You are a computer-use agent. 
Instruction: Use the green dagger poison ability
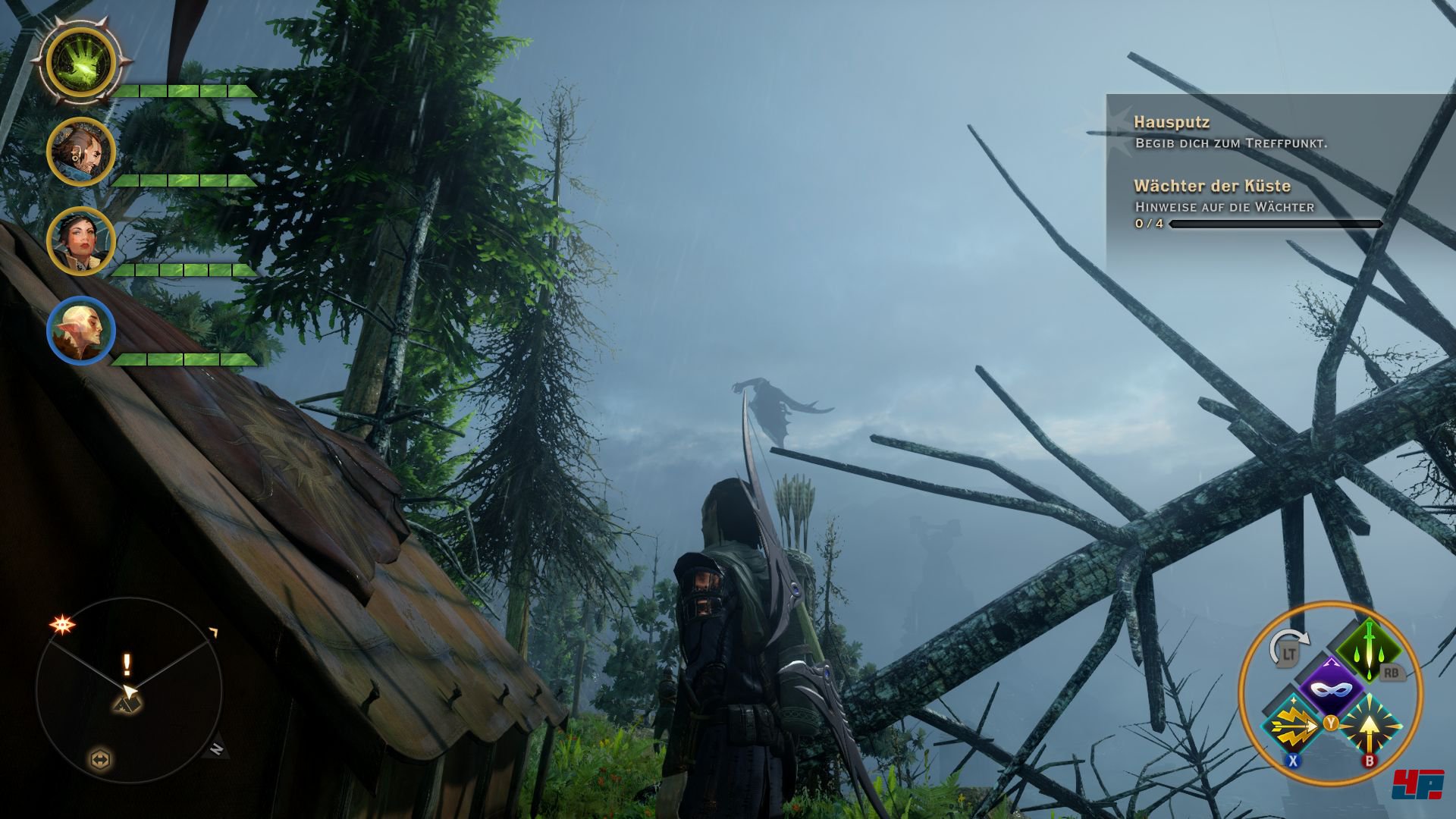coord(1370,650)
